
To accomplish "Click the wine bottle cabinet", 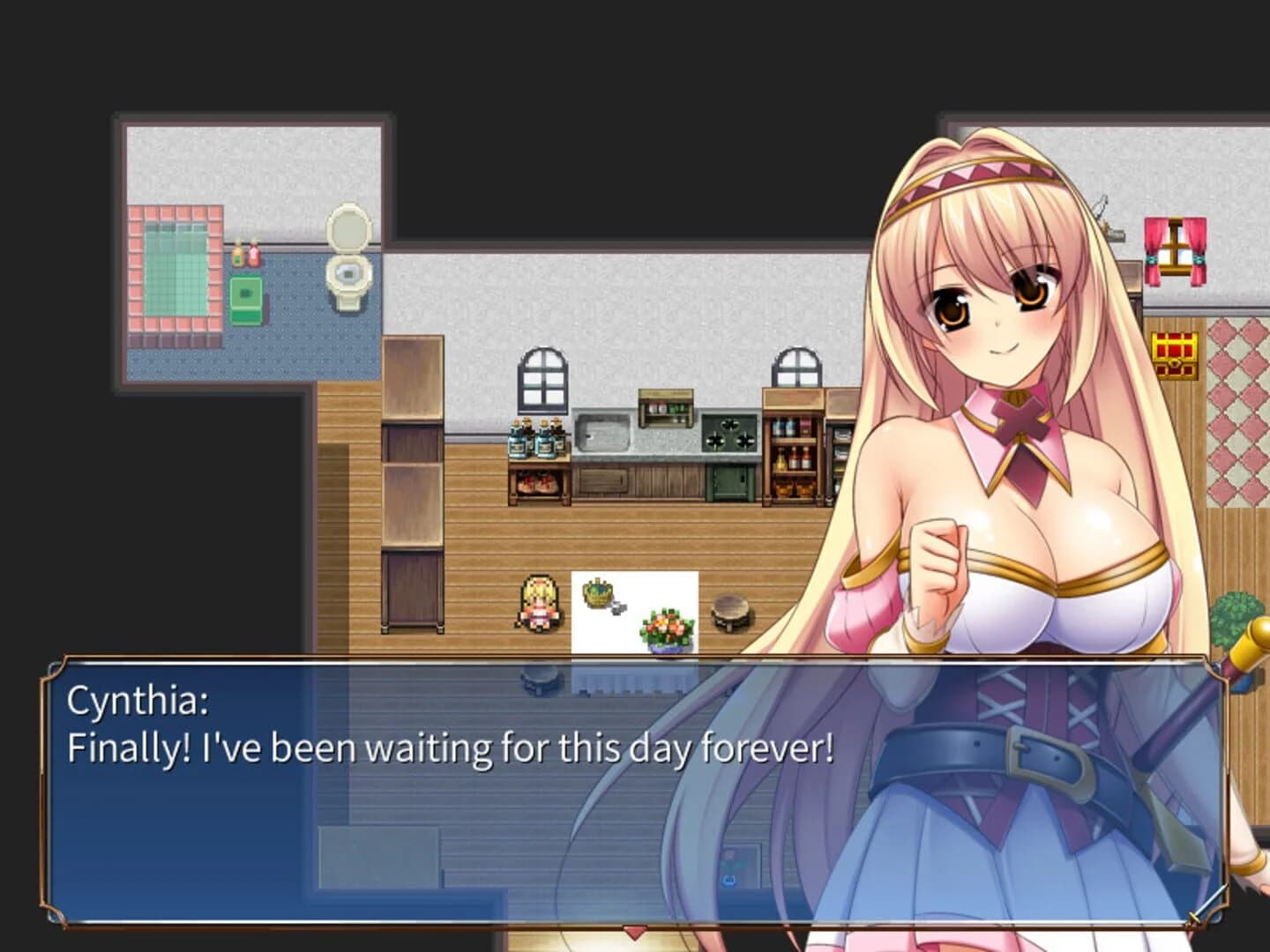I will (x=794, y=450).
